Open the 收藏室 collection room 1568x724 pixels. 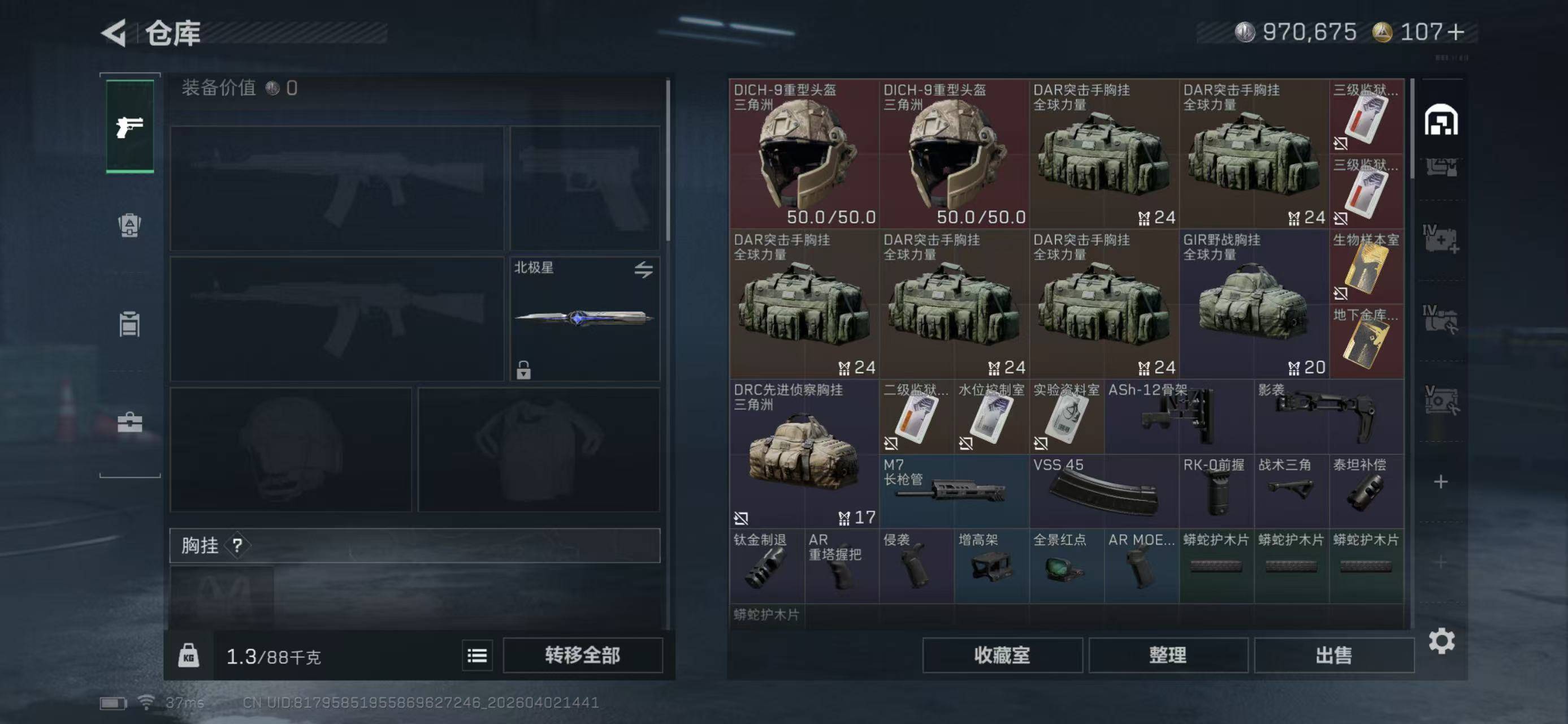click(x=1002, y=655)
